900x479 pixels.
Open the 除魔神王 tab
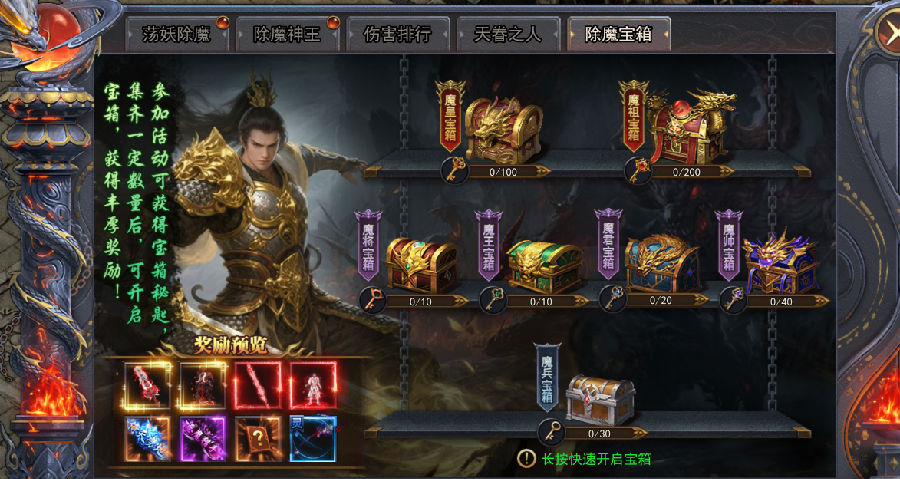pyautogui.click(x=284, y=34)
